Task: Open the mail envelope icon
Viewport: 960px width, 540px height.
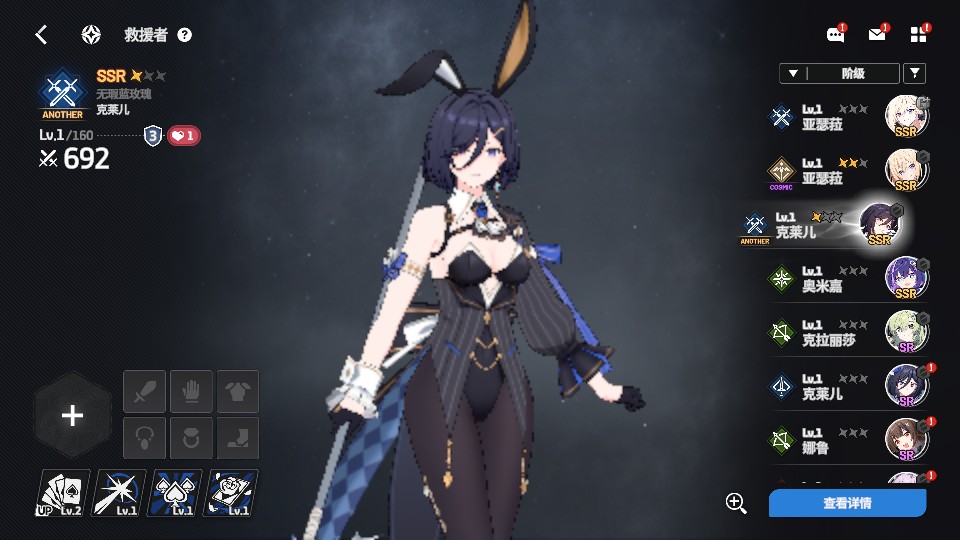Action: pyautogui.click(x=877, y=35)
